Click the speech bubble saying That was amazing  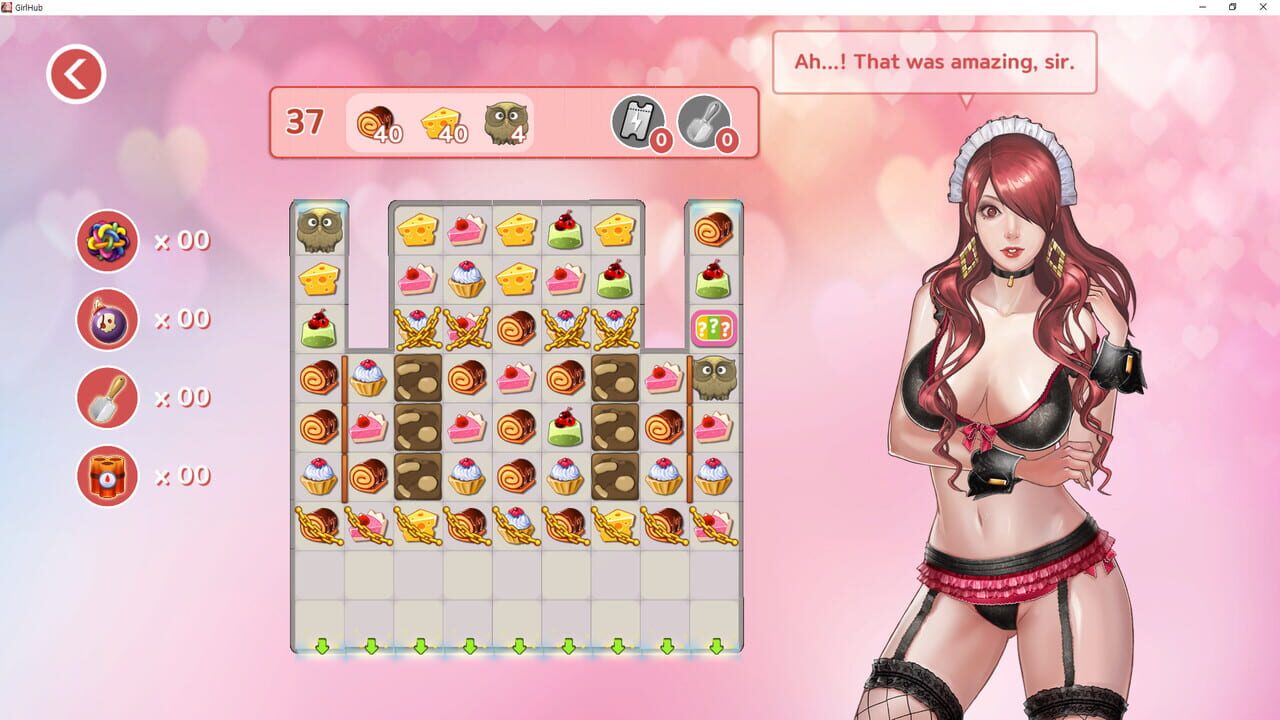click(934, 61)
